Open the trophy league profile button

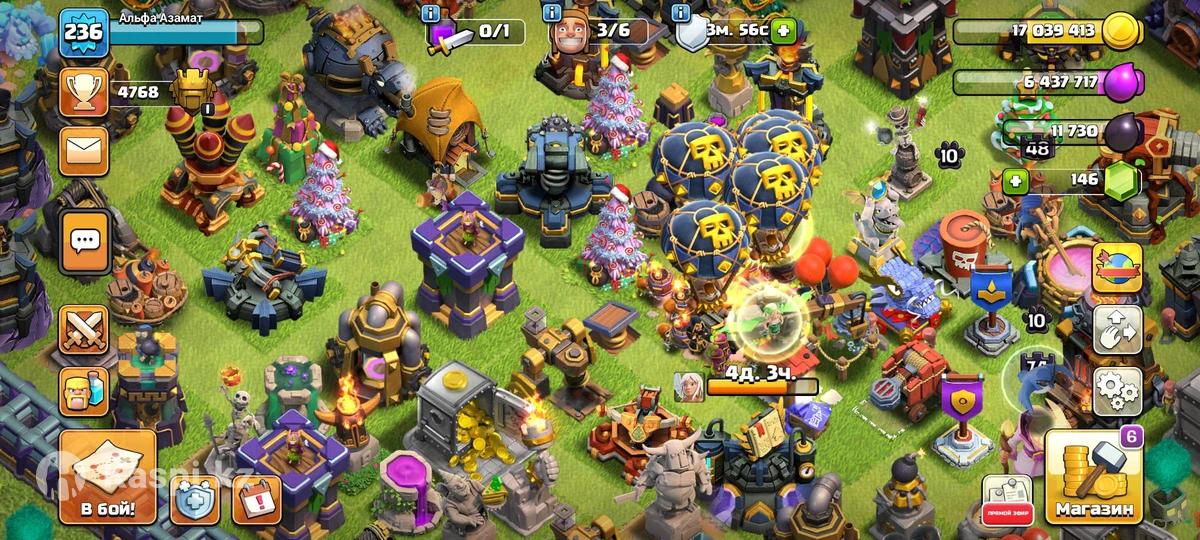tap(84, 93)
